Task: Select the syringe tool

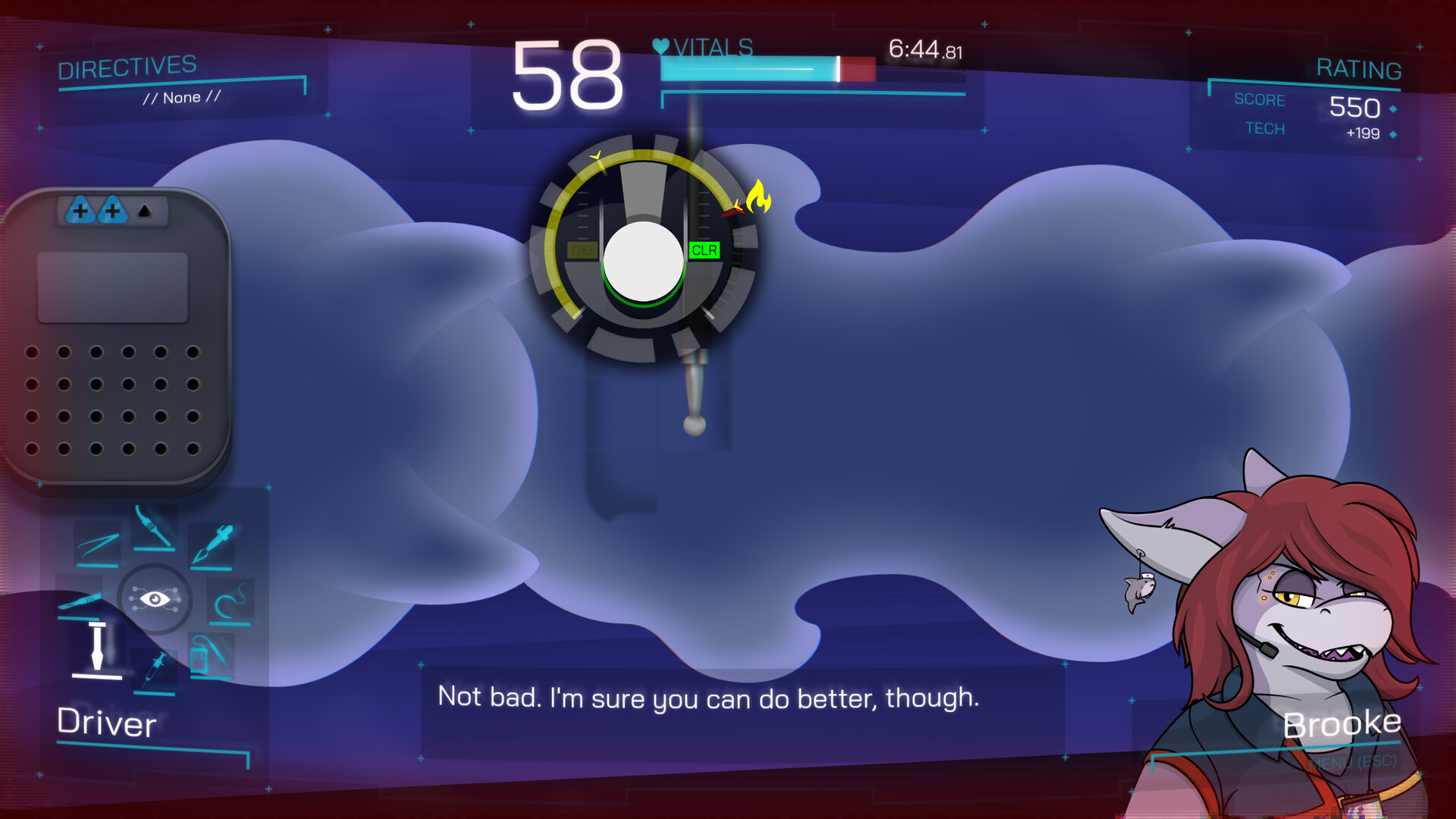Action: pyautogui.click(x=155, y=670)
